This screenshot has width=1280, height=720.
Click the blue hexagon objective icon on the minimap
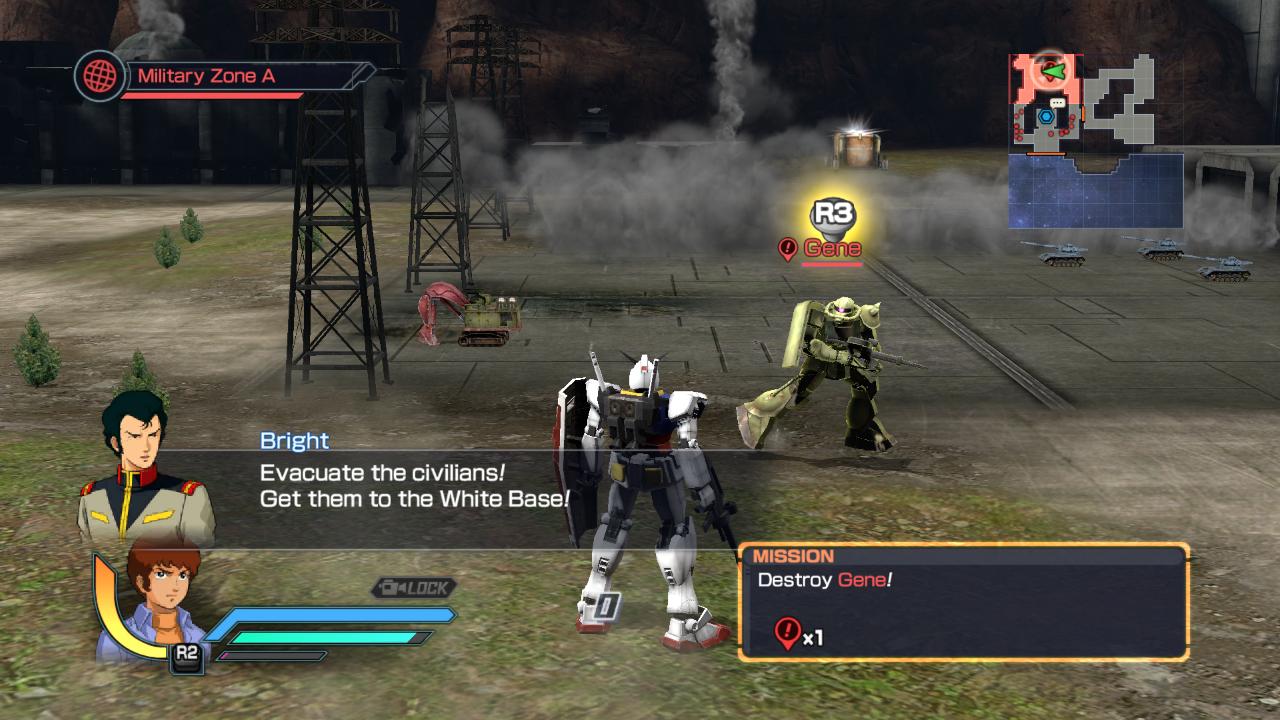pyautogui.click(x=1046, y=116)
